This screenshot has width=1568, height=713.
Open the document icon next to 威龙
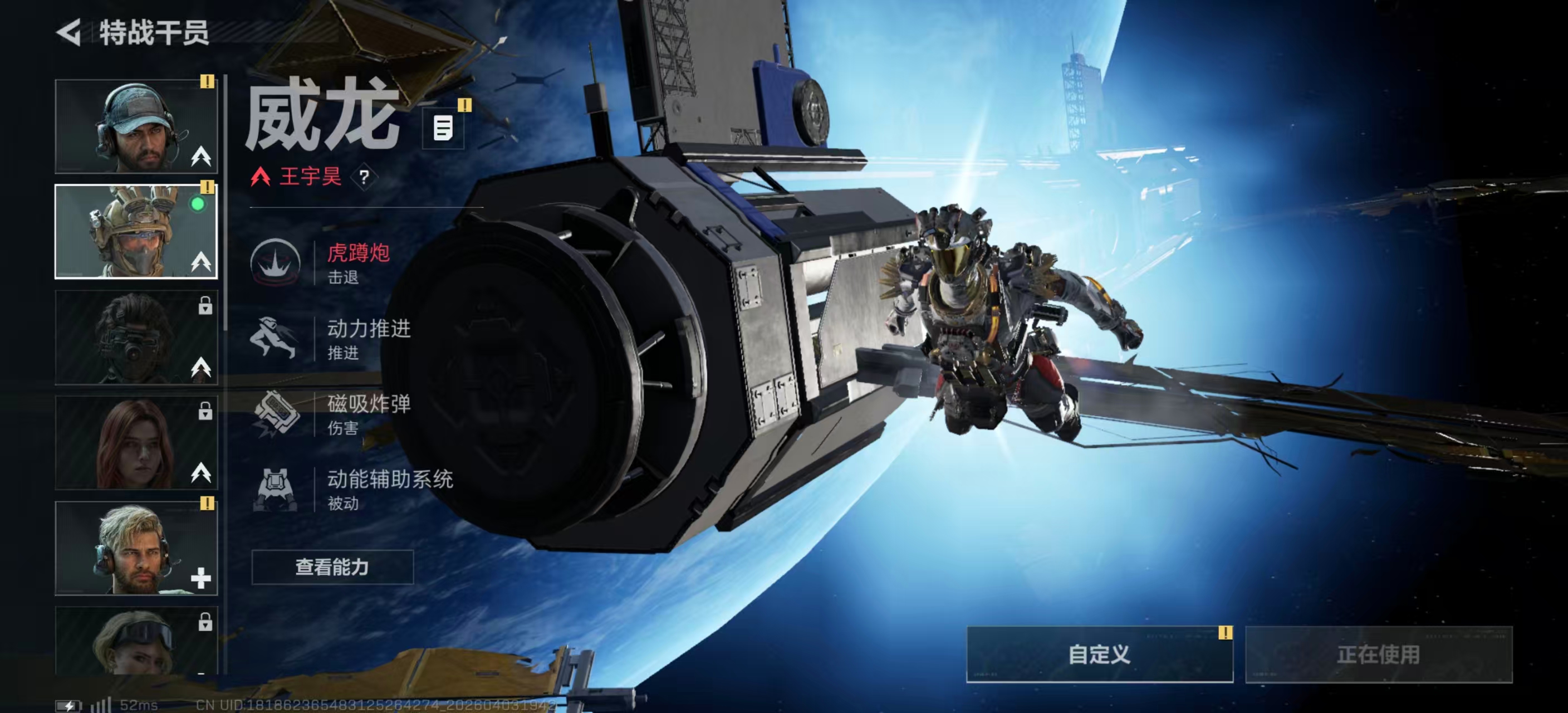pyautogui.click(x=443, y=128)
